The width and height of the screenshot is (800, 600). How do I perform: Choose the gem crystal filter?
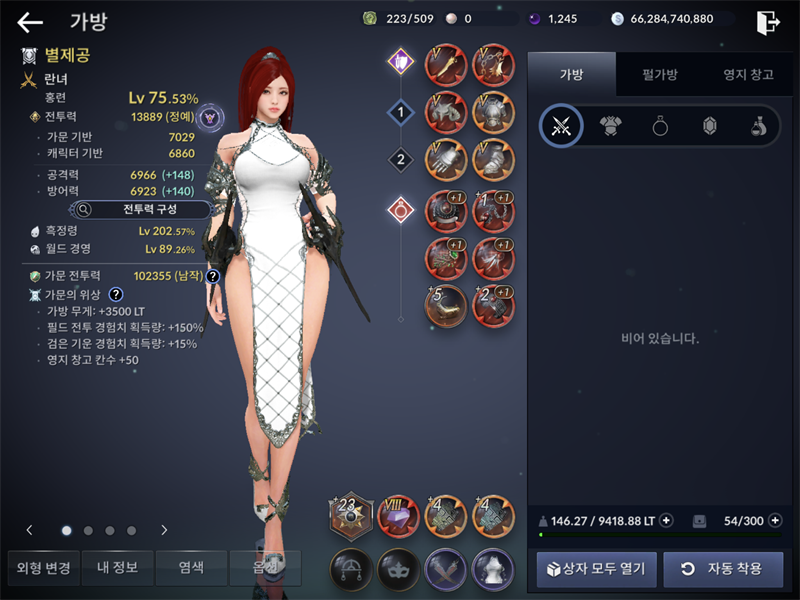coord(709,126)
